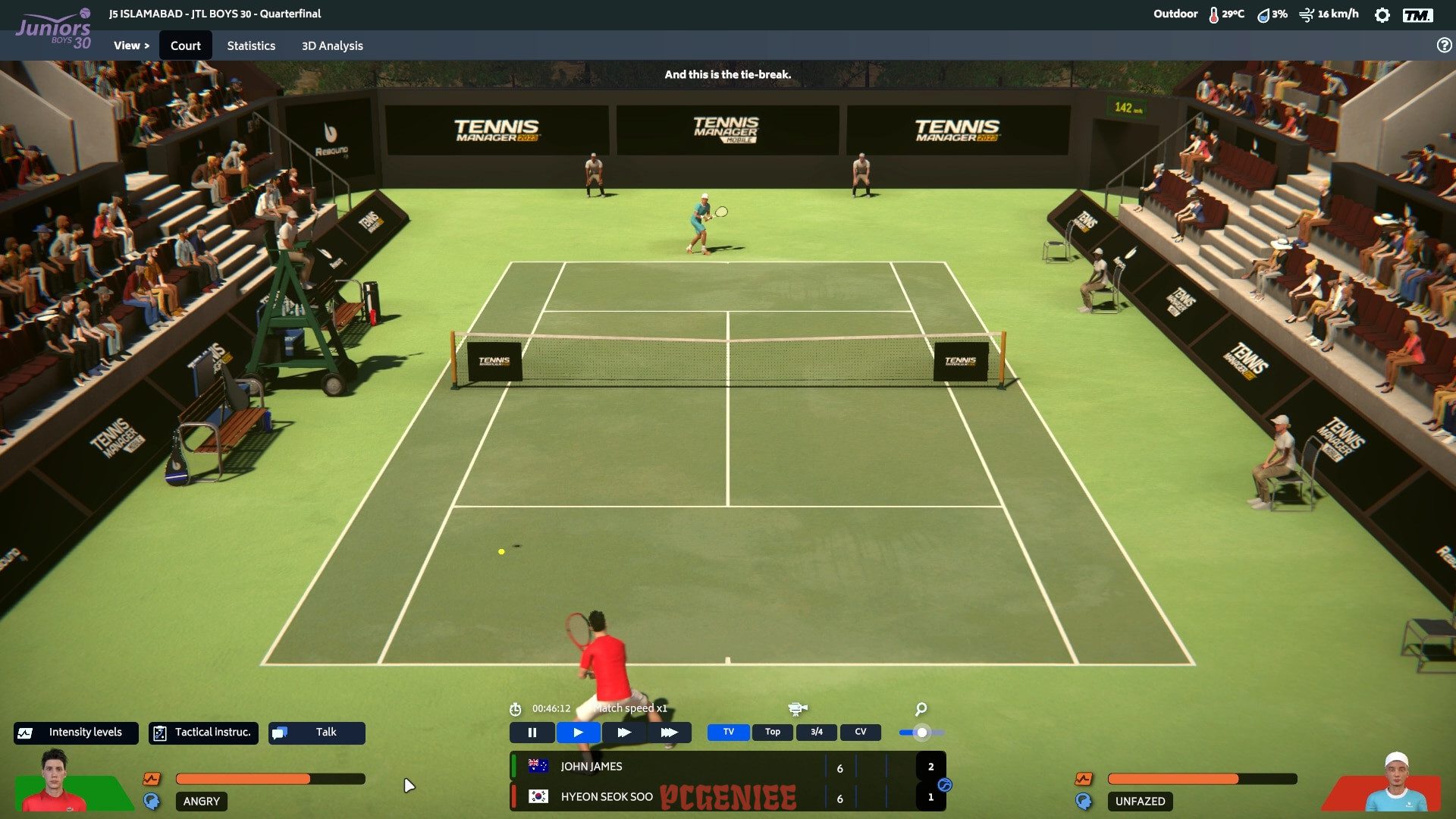
Task: Open the 3D Analysis tab
Action: pyautogui.click(x=331, y=45)
